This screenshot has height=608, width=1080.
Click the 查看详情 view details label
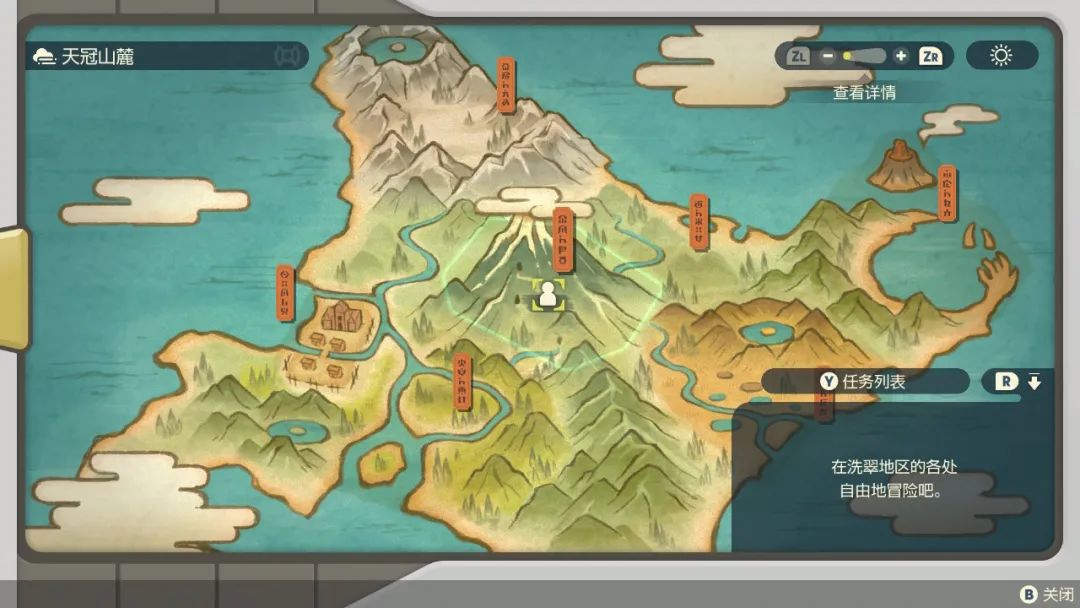click(864, 93)
